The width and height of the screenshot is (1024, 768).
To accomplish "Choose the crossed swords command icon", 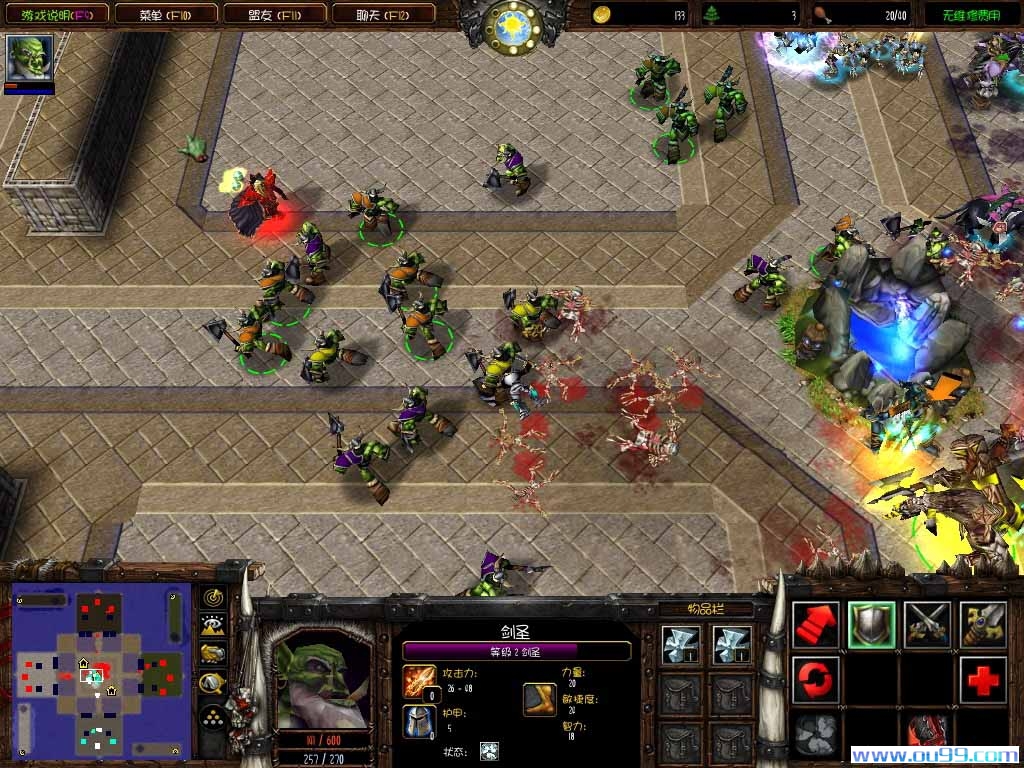I will pyautogui.click(x=927, y=625).
